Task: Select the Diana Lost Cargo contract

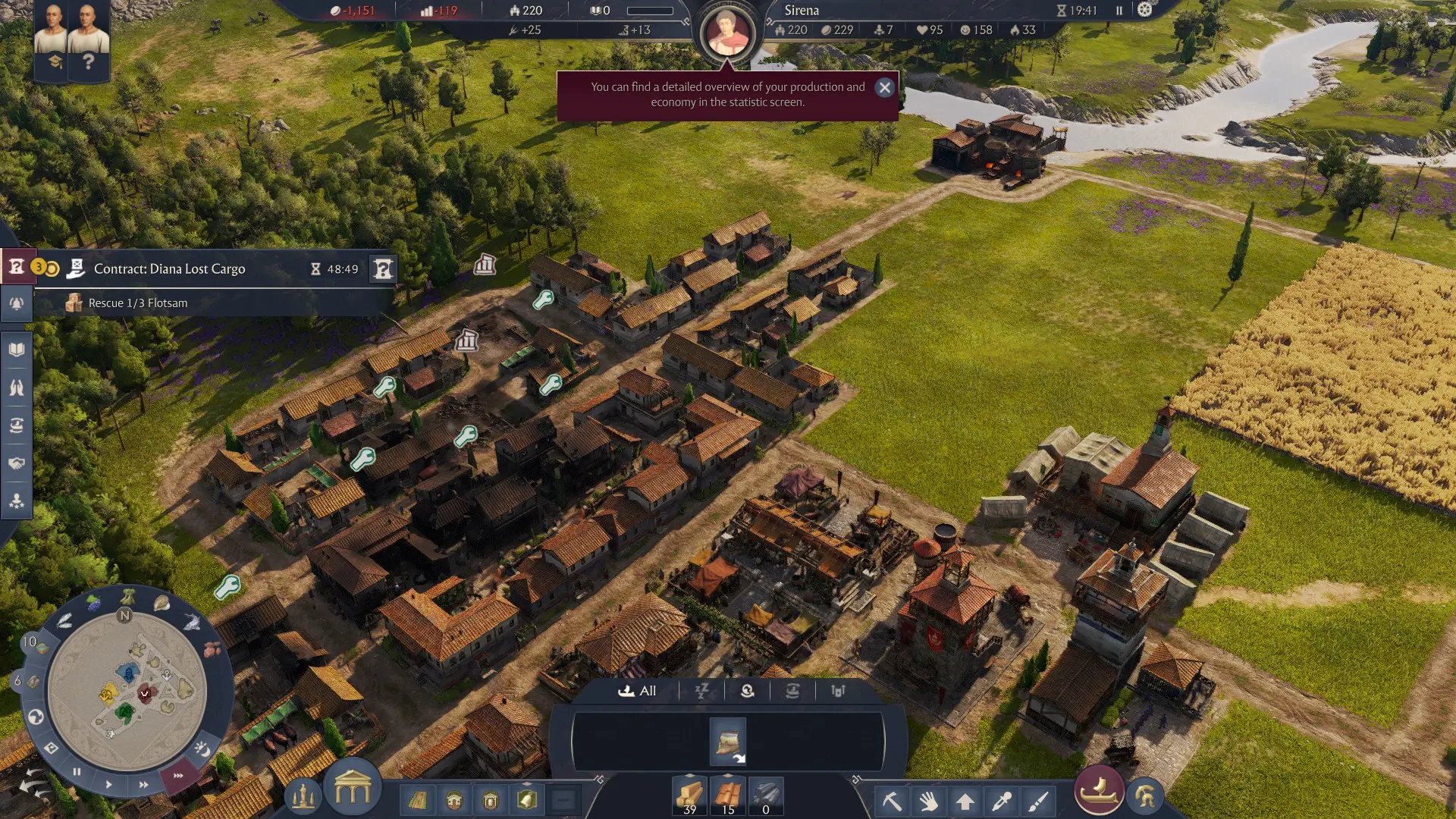Action: click(x=169, y=269)
